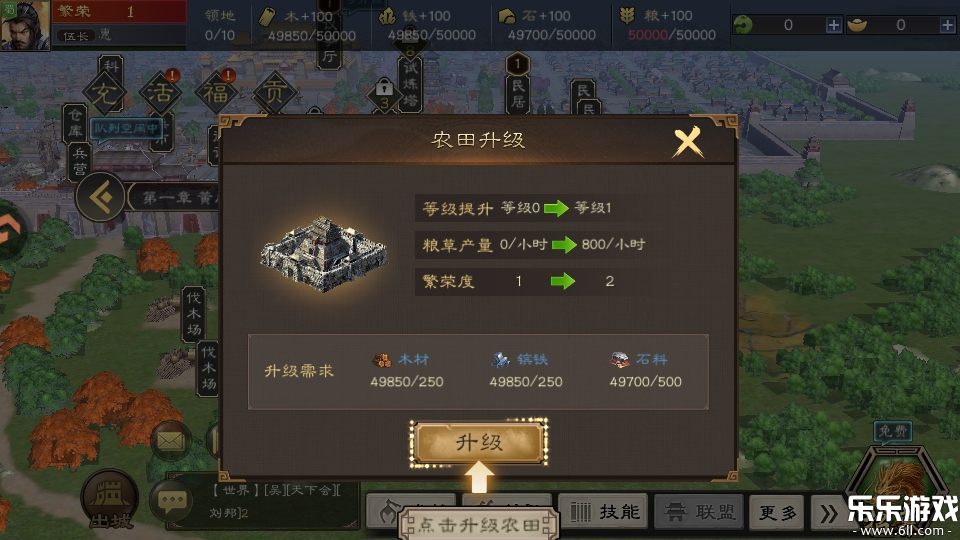Collapse the chapter quest tracker arrow

pyautogui.click(x=99, y=196)
